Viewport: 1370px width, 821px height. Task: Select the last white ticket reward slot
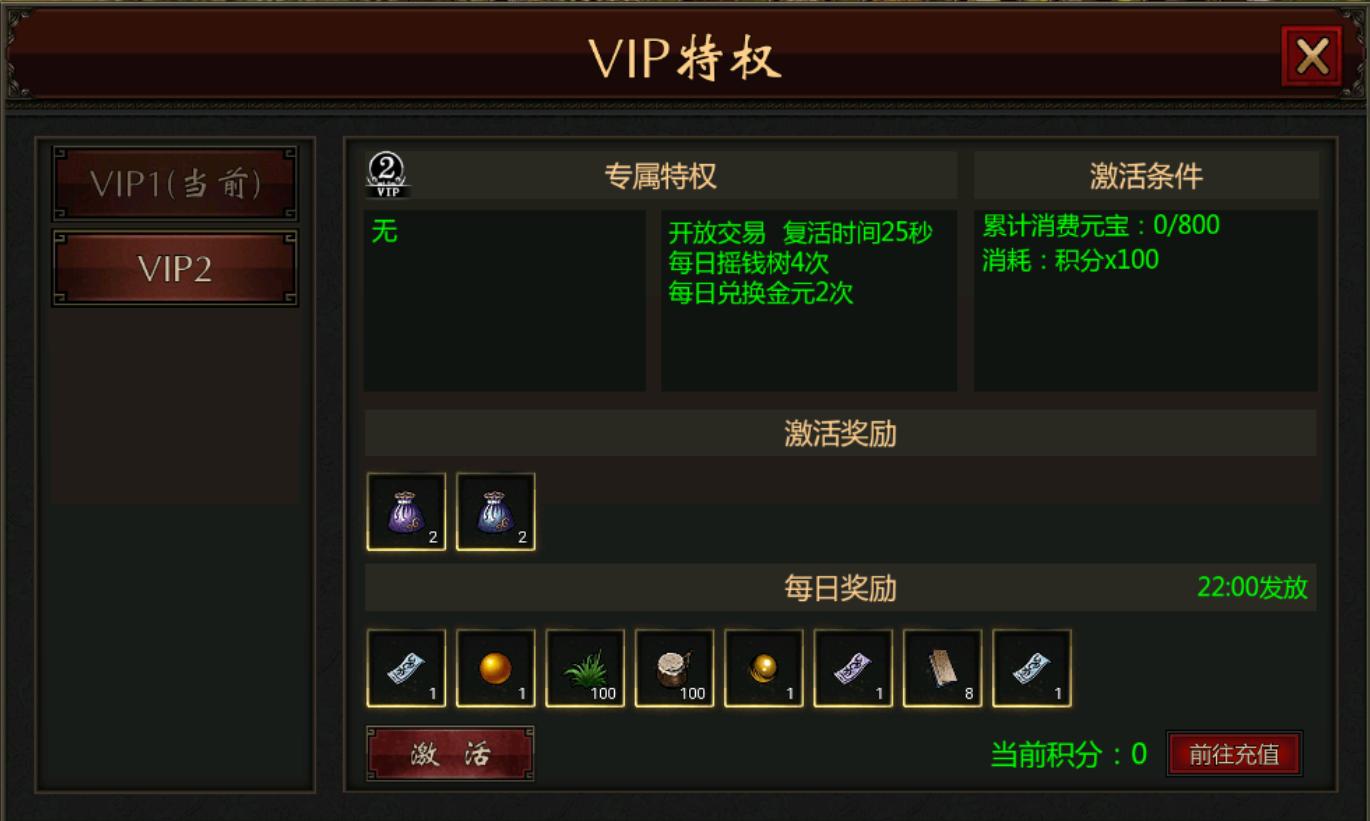click(x=1030, y=668)
